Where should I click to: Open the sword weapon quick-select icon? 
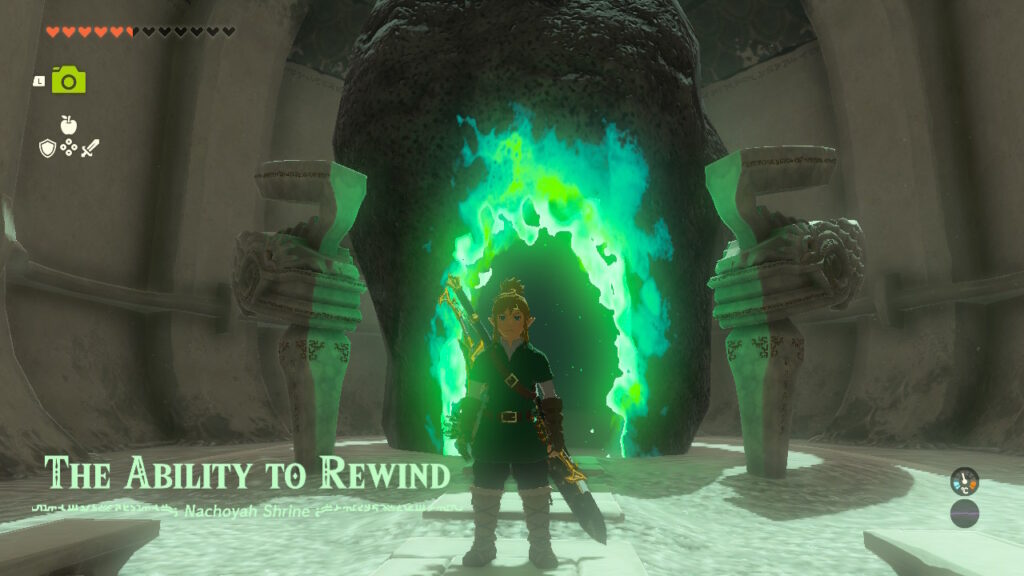[x=90, y=148]
